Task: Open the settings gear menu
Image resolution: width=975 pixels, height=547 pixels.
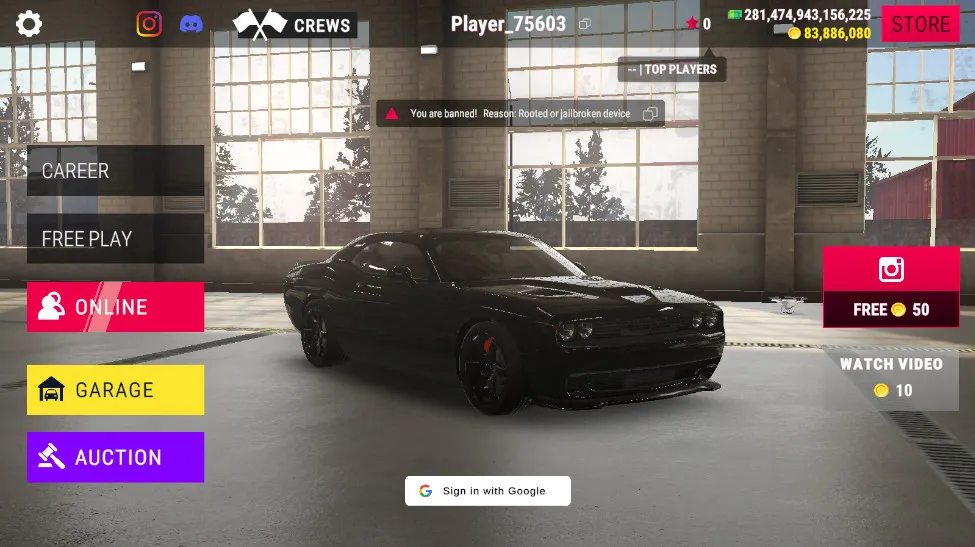Action: point(29,23)
